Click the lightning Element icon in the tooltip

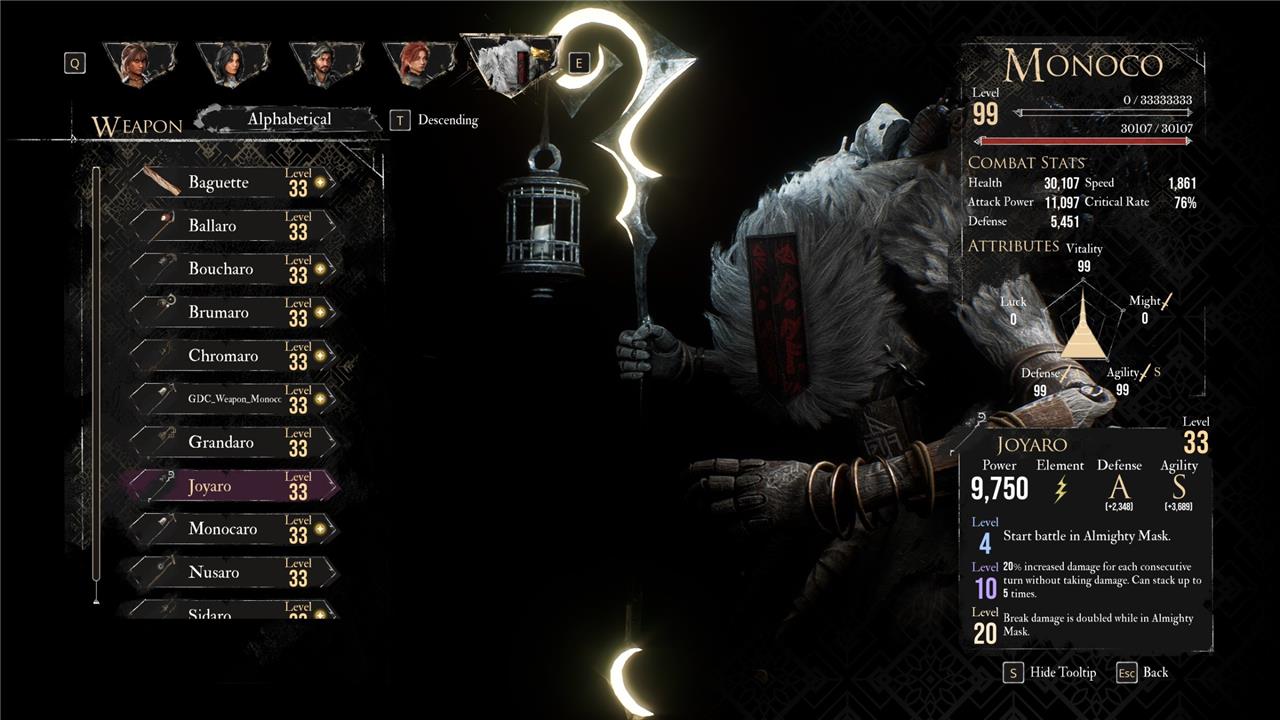coord(1062,489)
